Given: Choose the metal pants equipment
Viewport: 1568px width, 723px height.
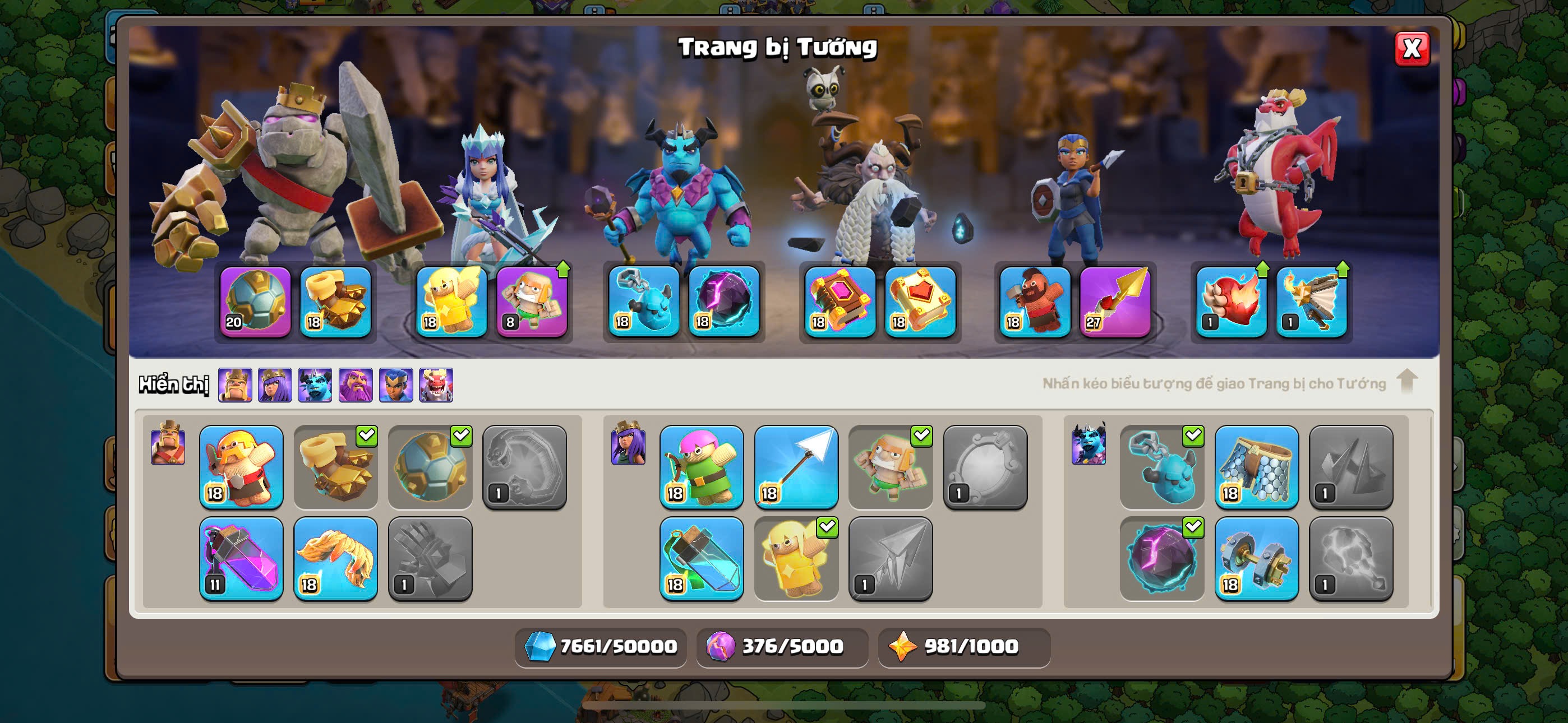Looking at the screenshot, I should (1256, 467).
